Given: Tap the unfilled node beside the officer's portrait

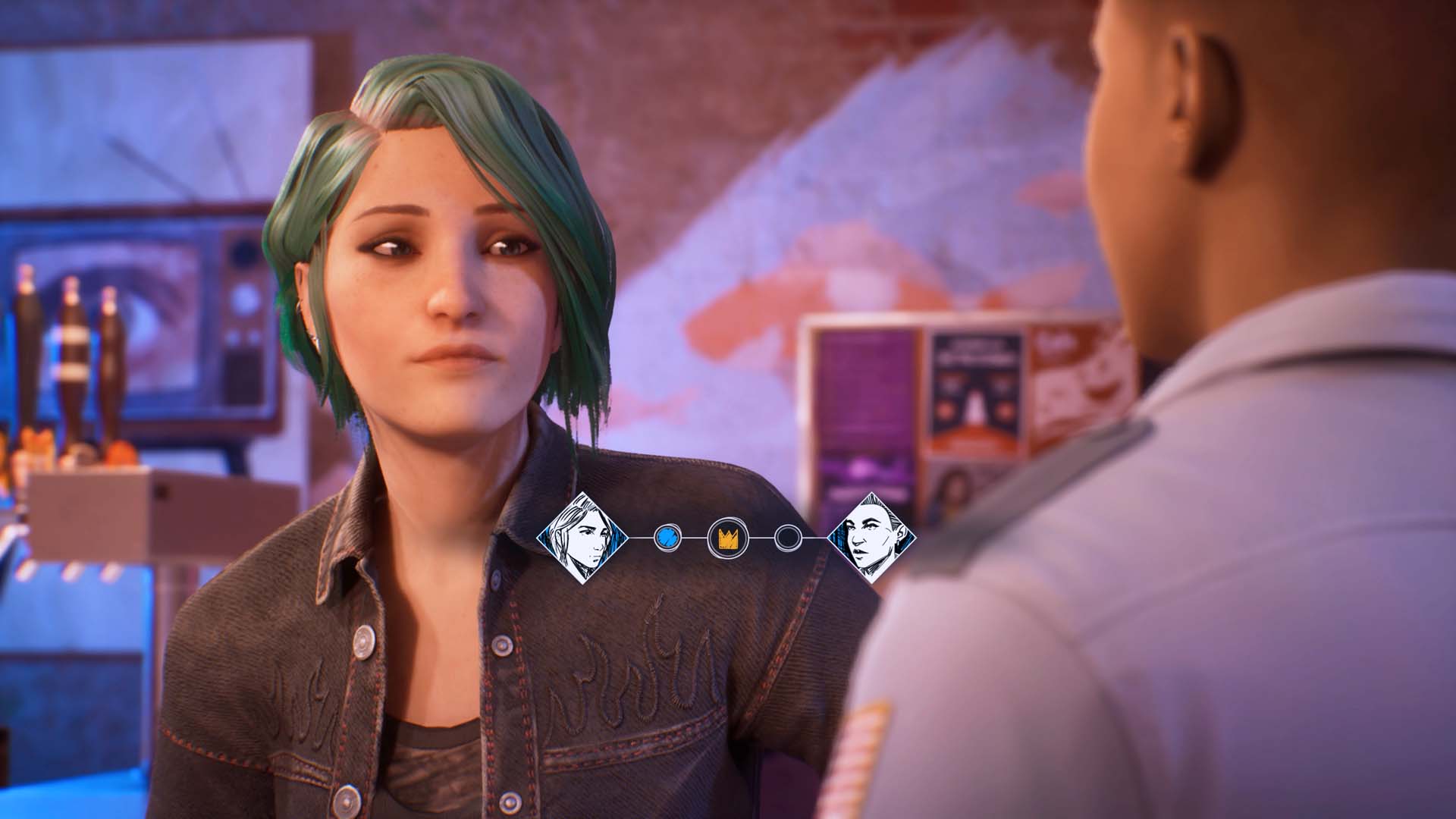Looking at the screenshot, I should click(789, 538).
